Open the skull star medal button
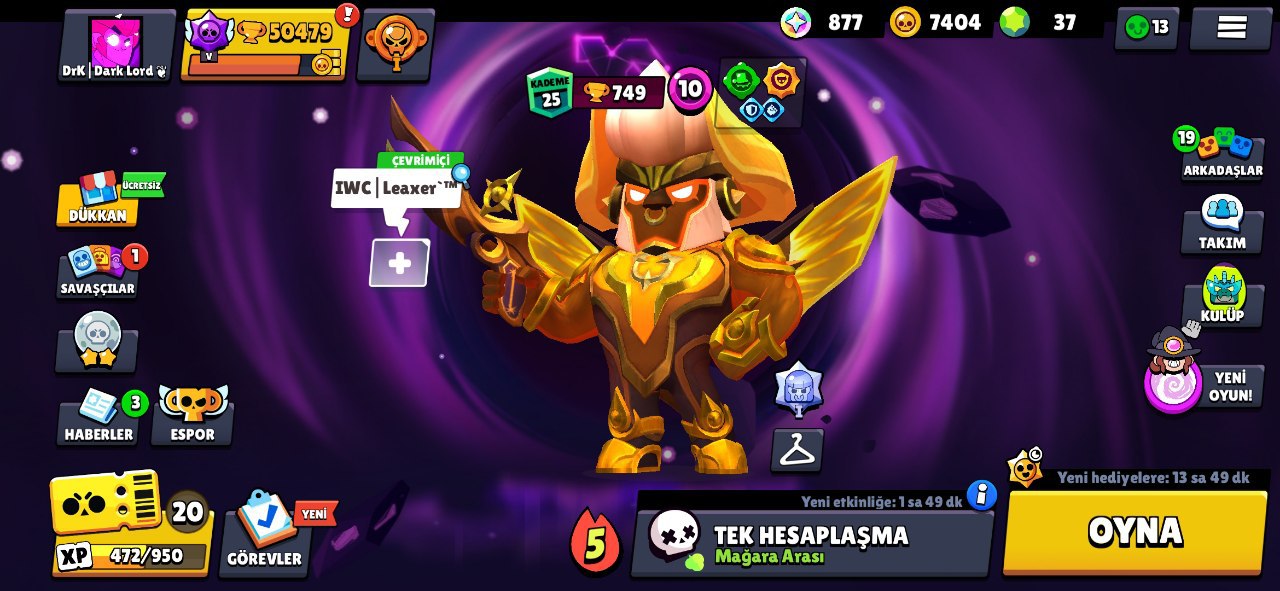 [x=97, y=342]
